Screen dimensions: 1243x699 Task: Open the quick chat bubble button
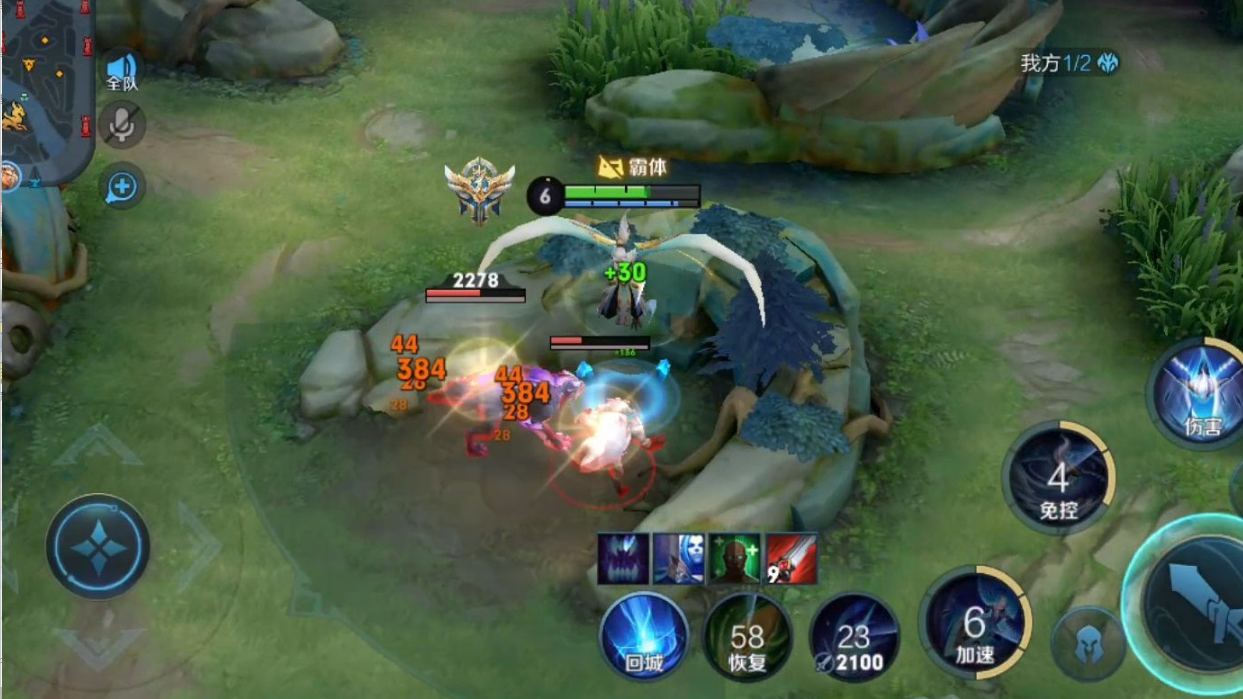tap(122, 186)
